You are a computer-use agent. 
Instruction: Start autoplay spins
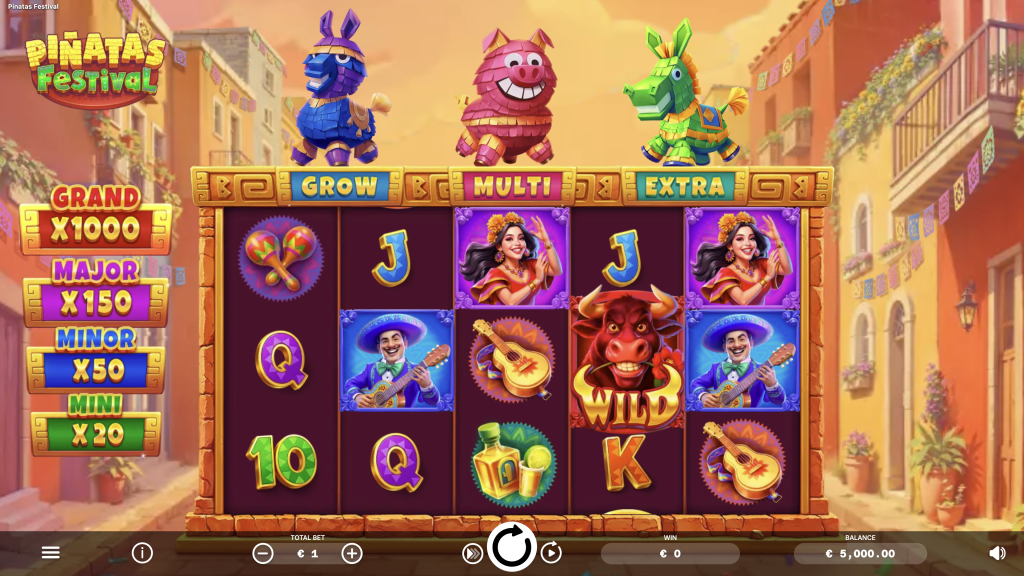tap(551, 553)
